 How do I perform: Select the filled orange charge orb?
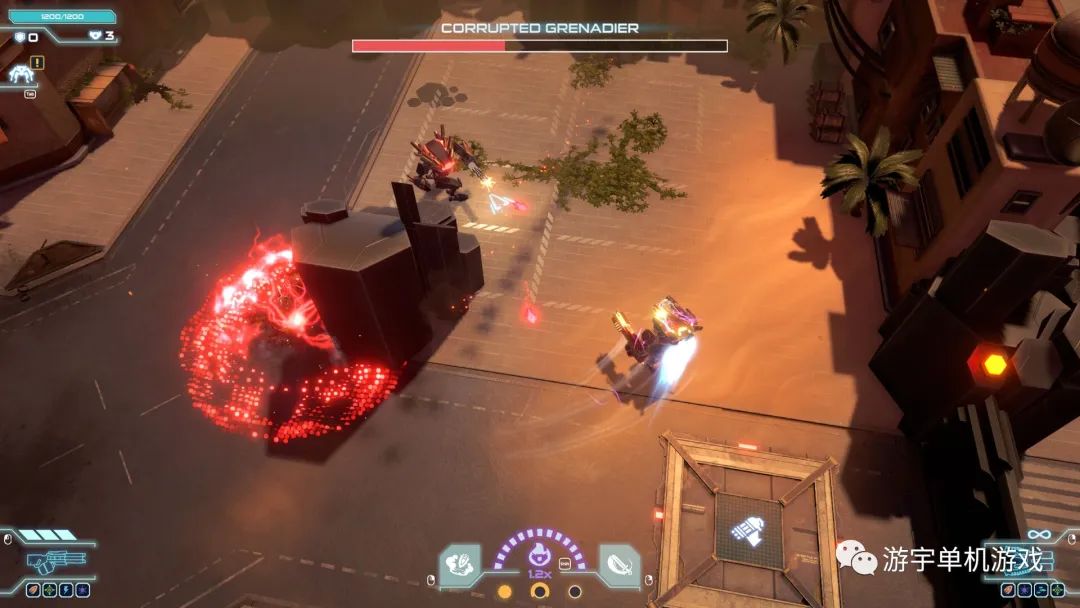click(505, 591)
